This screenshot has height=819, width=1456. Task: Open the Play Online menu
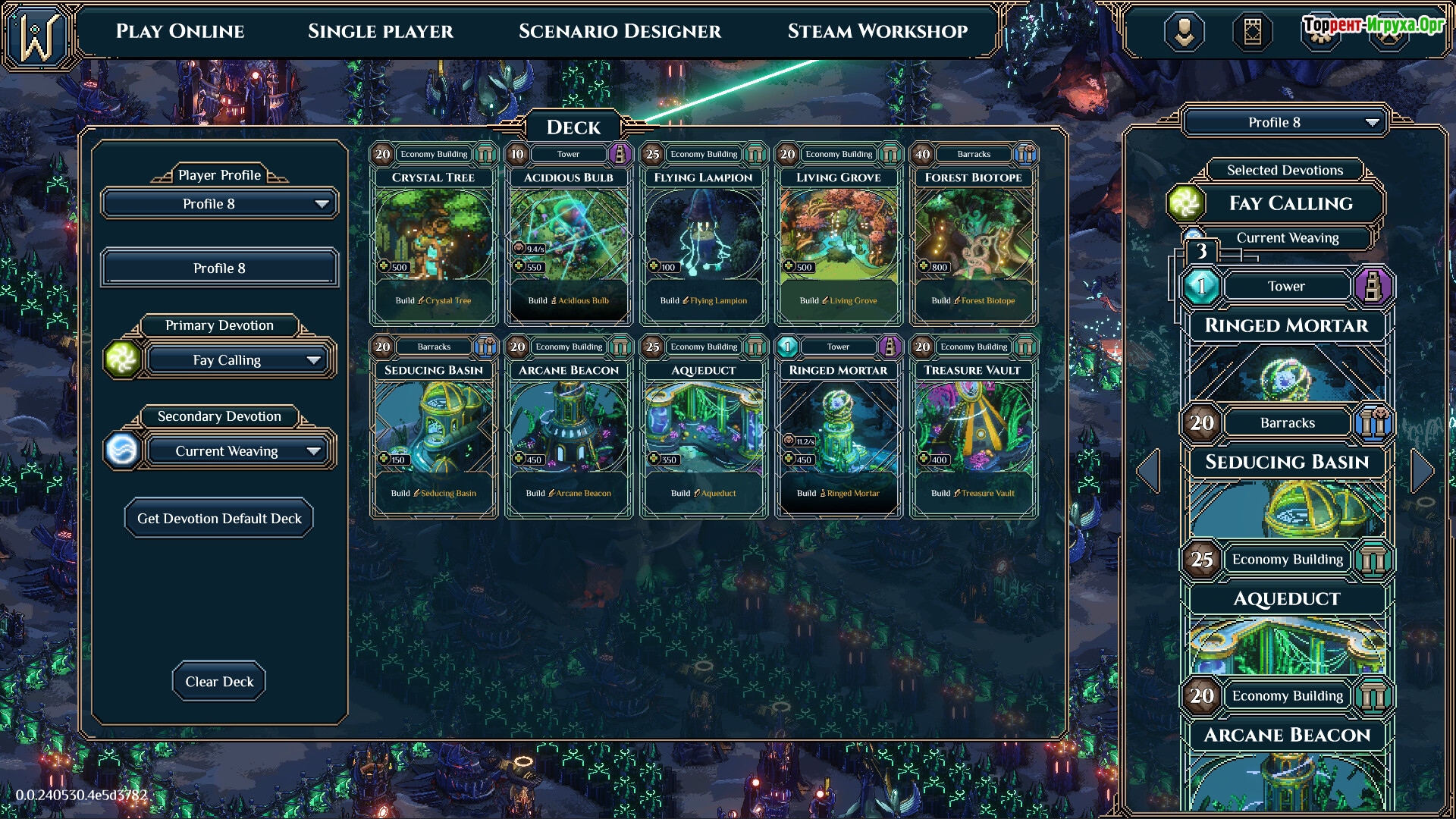pos(180,31)
